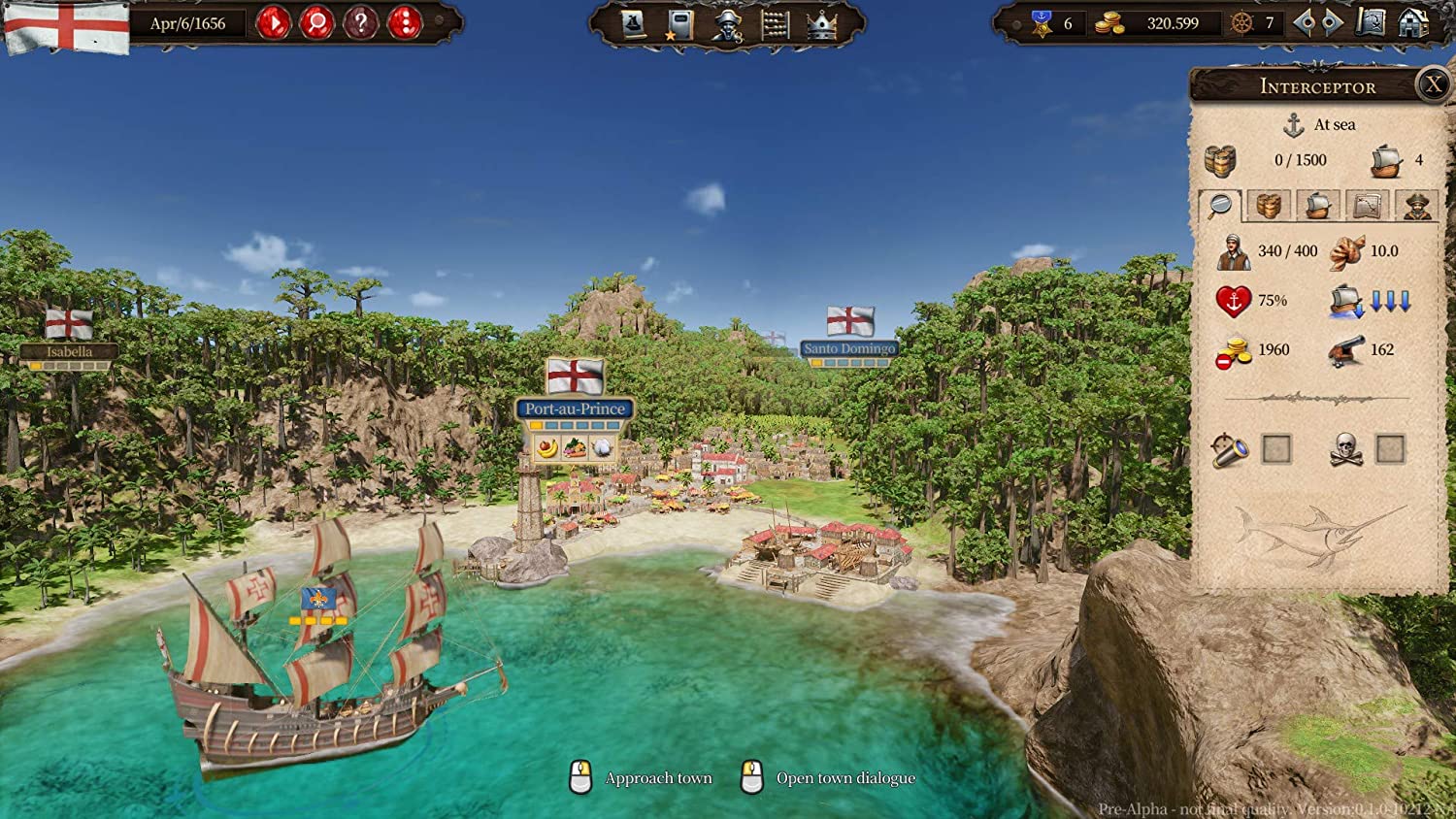Select the Port-au-Prince town banner
Image resolution: width=1456 pixels, height=819 pixels.
point(575,409)
